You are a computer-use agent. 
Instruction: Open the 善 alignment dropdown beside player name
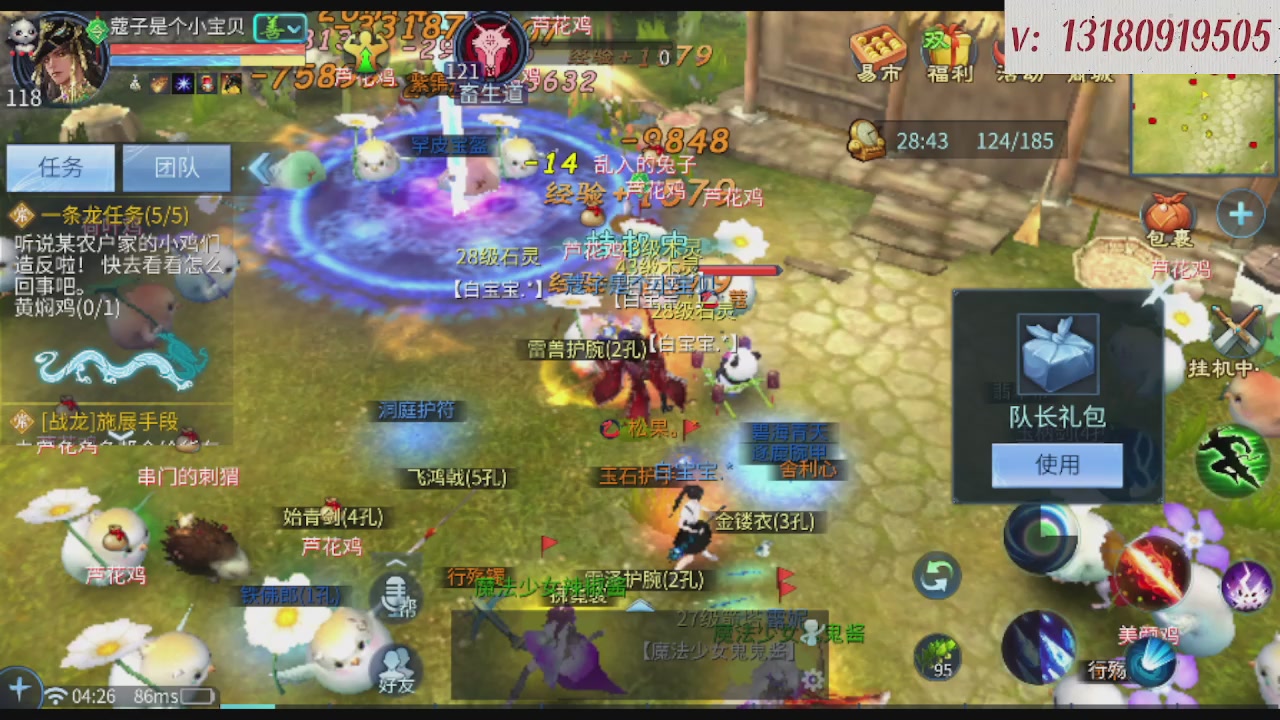tap(281, 29)
